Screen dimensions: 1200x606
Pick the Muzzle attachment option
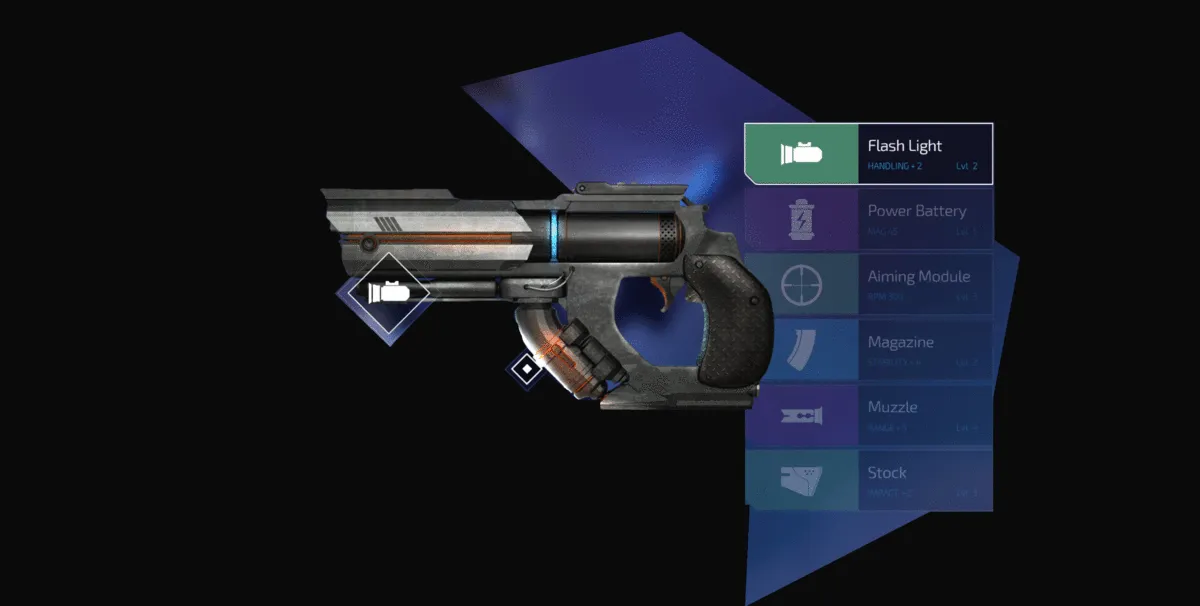[x=868, y=415]
